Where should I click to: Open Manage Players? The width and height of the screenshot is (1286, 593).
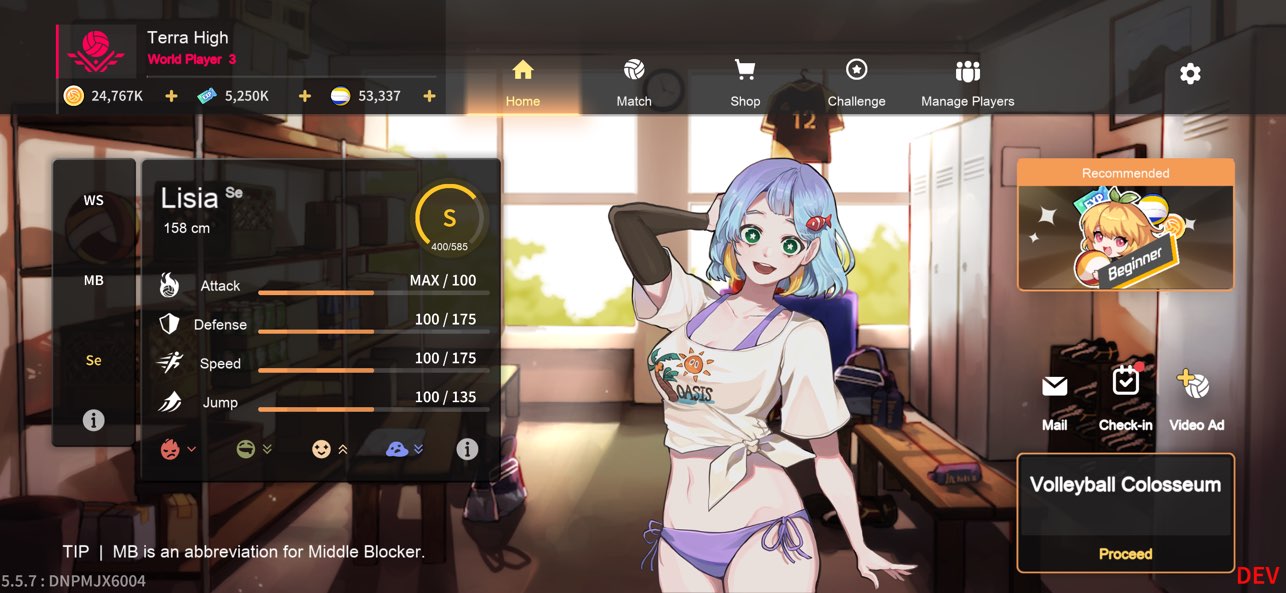(967, 83)
